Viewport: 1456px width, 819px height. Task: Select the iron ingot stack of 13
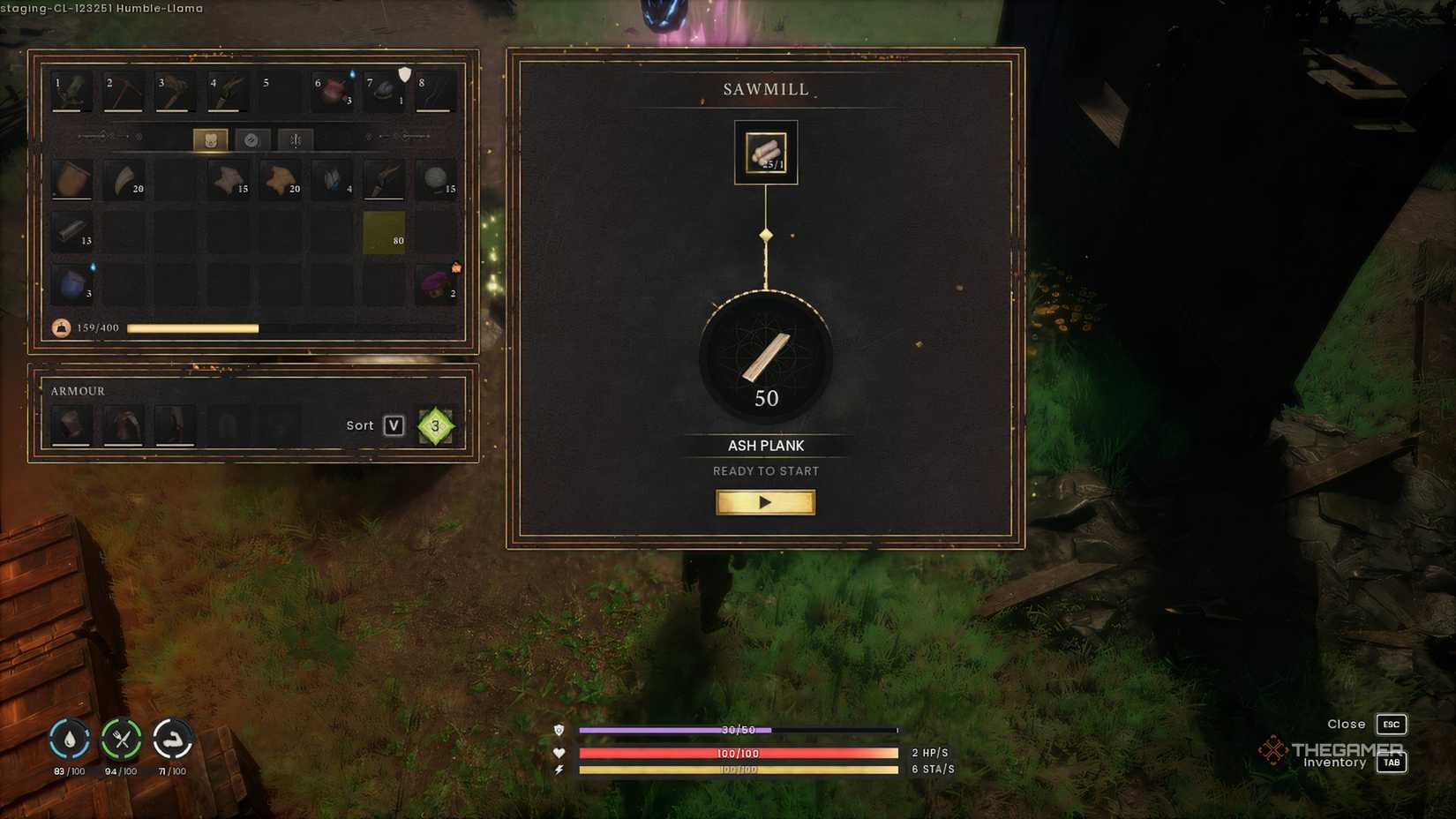coord(71,232)
